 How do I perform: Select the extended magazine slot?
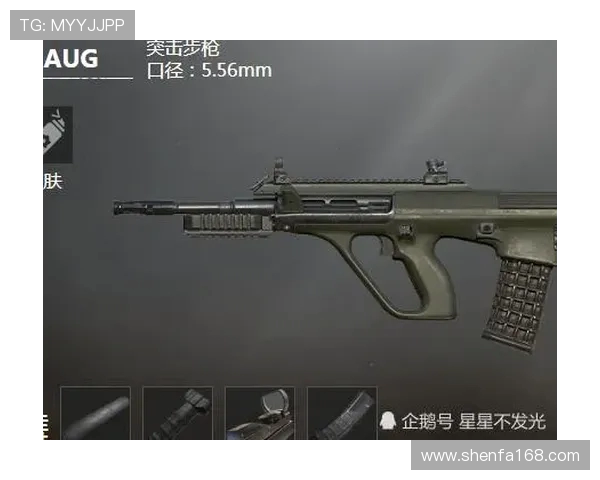pos(342,414)
